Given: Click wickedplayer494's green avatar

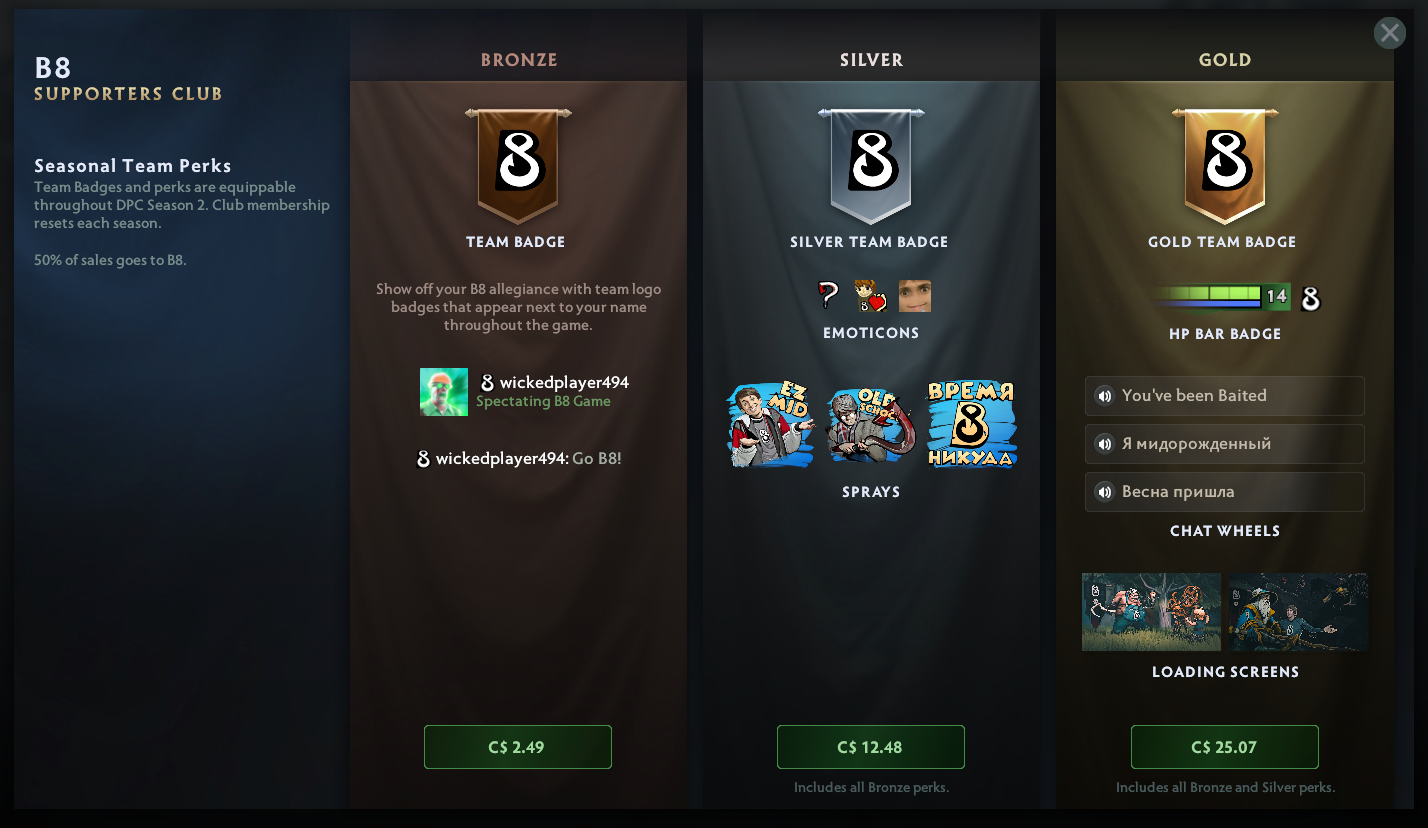Looking at the screenshot, I should pos(444,391).
